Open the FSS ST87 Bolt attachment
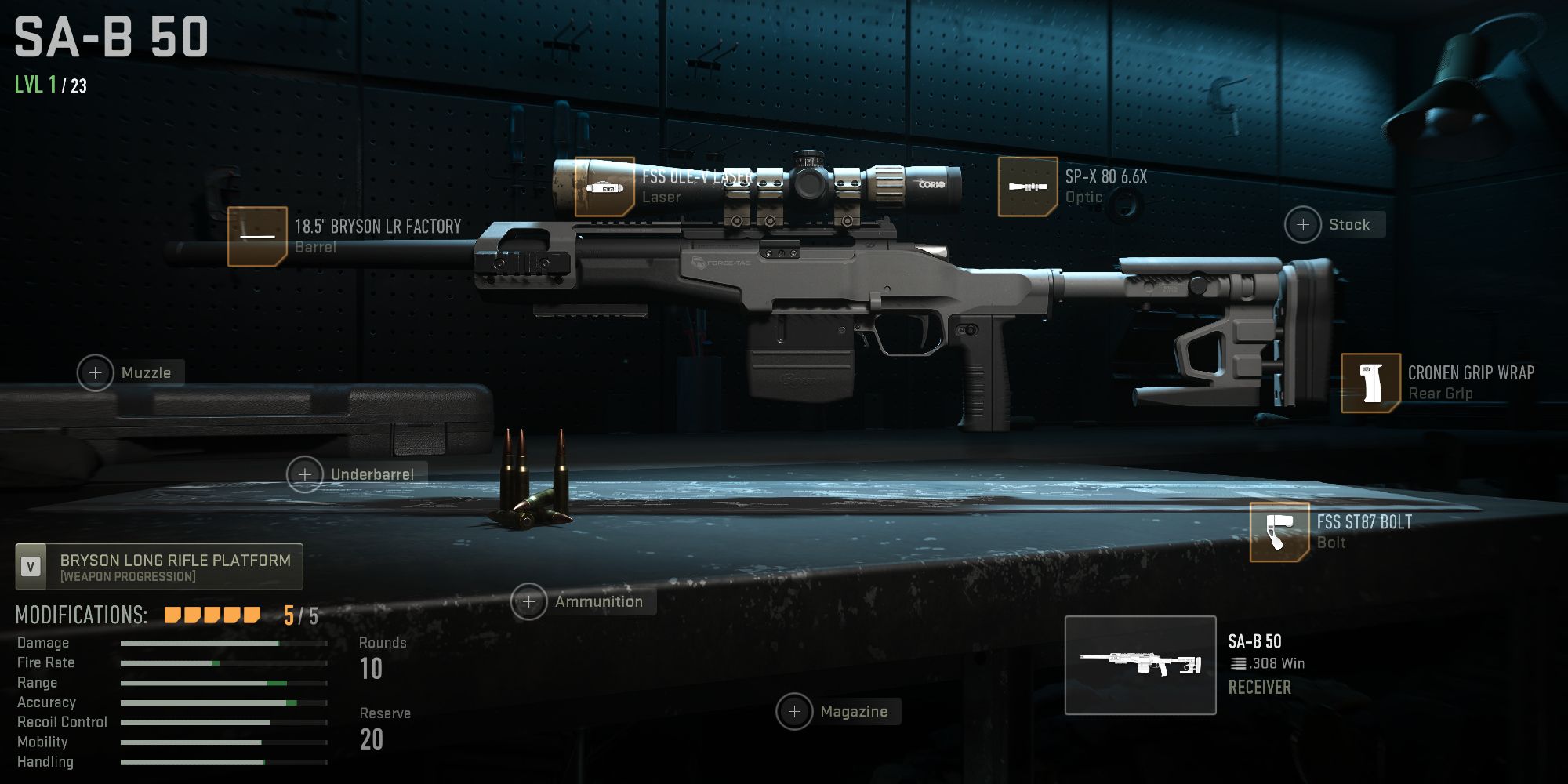Image resolution: width=1568 pixels, height=784 pixels. pyautogui.click(x=1279, y=531)
